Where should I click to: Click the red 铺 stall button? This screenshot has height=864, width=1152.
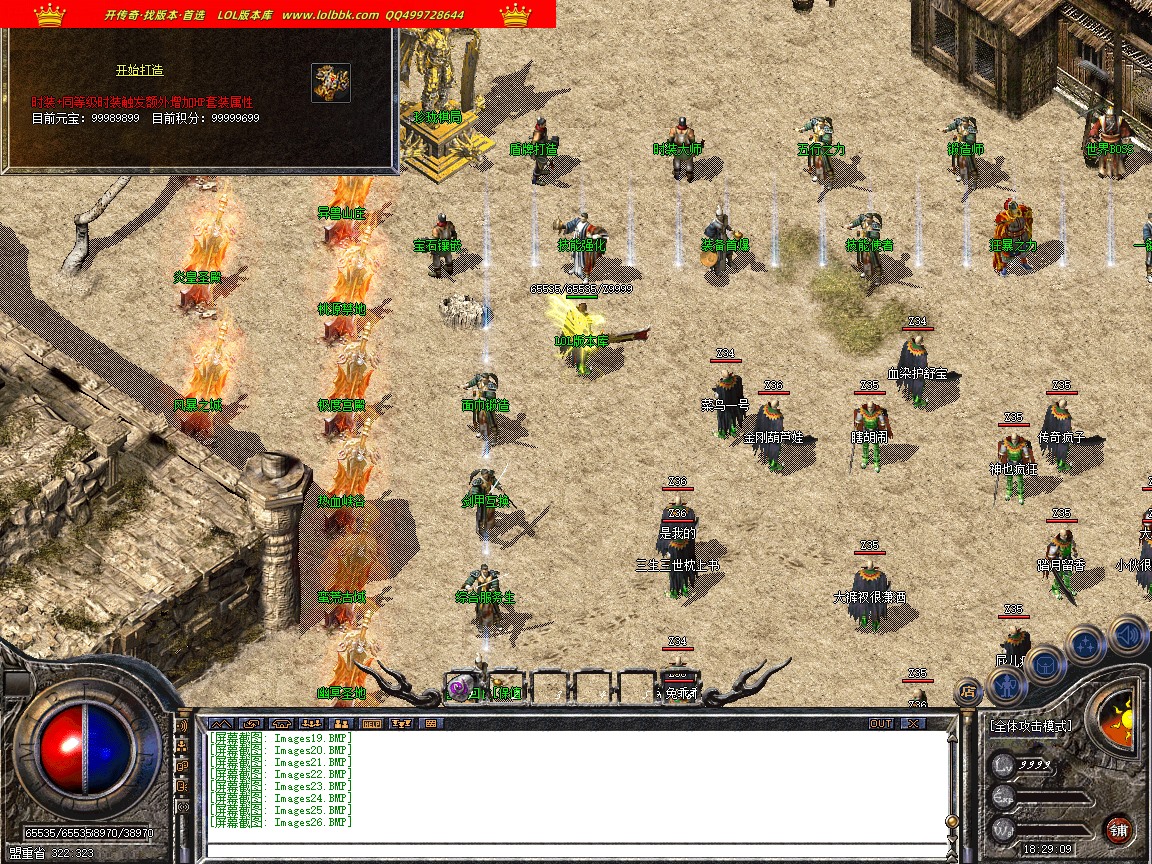(x=1118, y=829)
